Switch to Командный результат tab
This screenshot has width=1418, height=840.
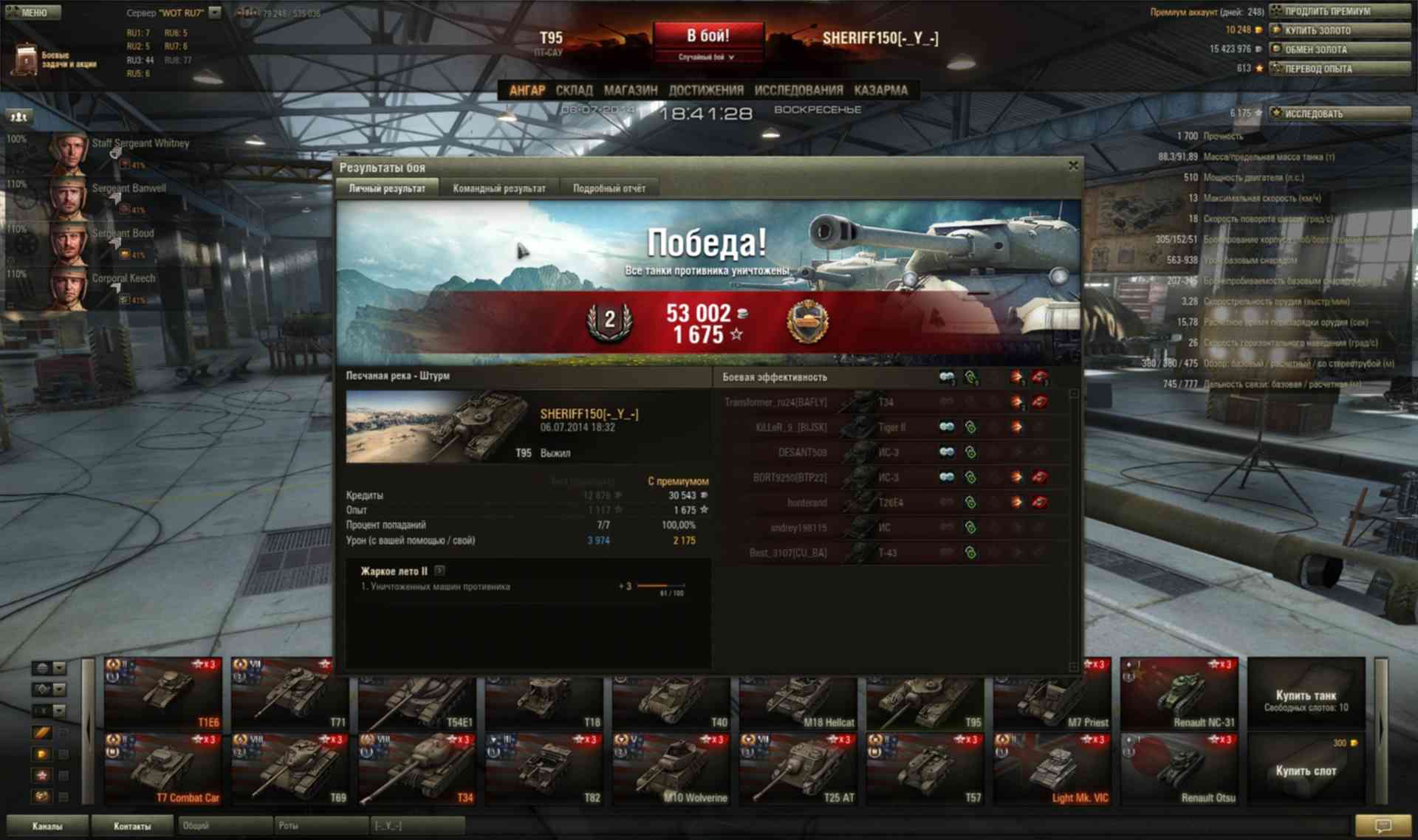499,188
